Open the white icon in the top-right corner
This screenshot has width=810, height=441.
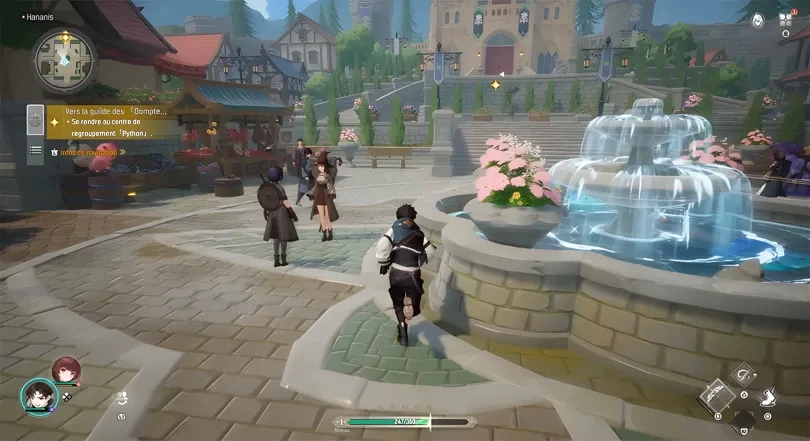pyautogui.click(x=758, y=19)
